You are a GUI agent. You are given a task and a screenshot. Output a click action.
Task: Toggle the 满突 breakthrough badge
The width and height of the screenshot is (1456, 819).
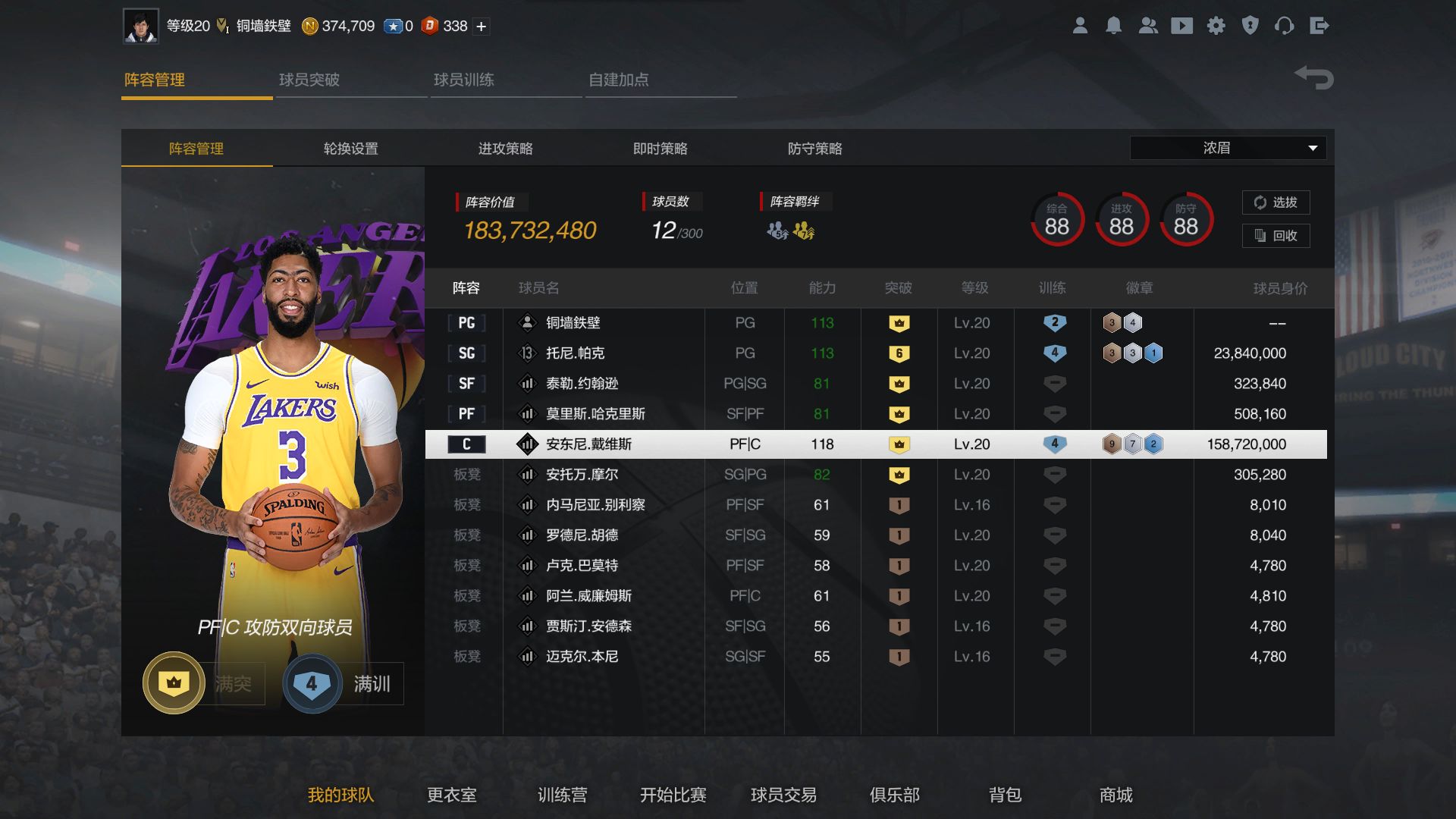click(173, 682)
